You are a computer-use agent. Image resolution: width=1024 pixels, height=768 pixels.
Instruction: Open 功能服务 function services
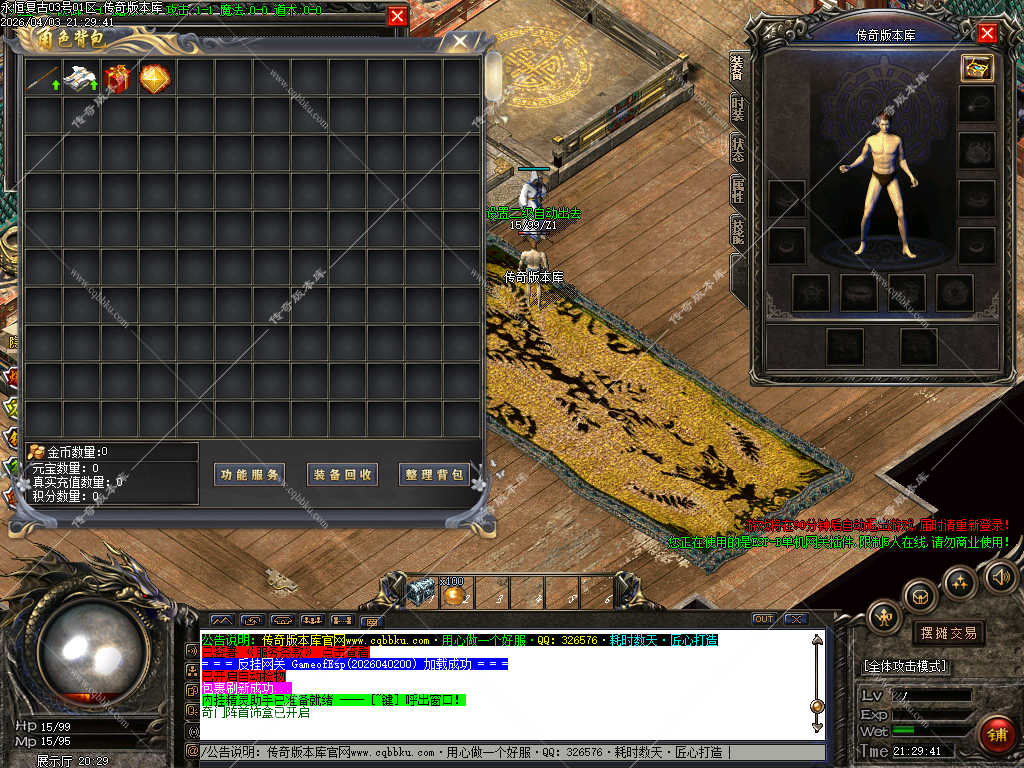(x=250, y=474)
